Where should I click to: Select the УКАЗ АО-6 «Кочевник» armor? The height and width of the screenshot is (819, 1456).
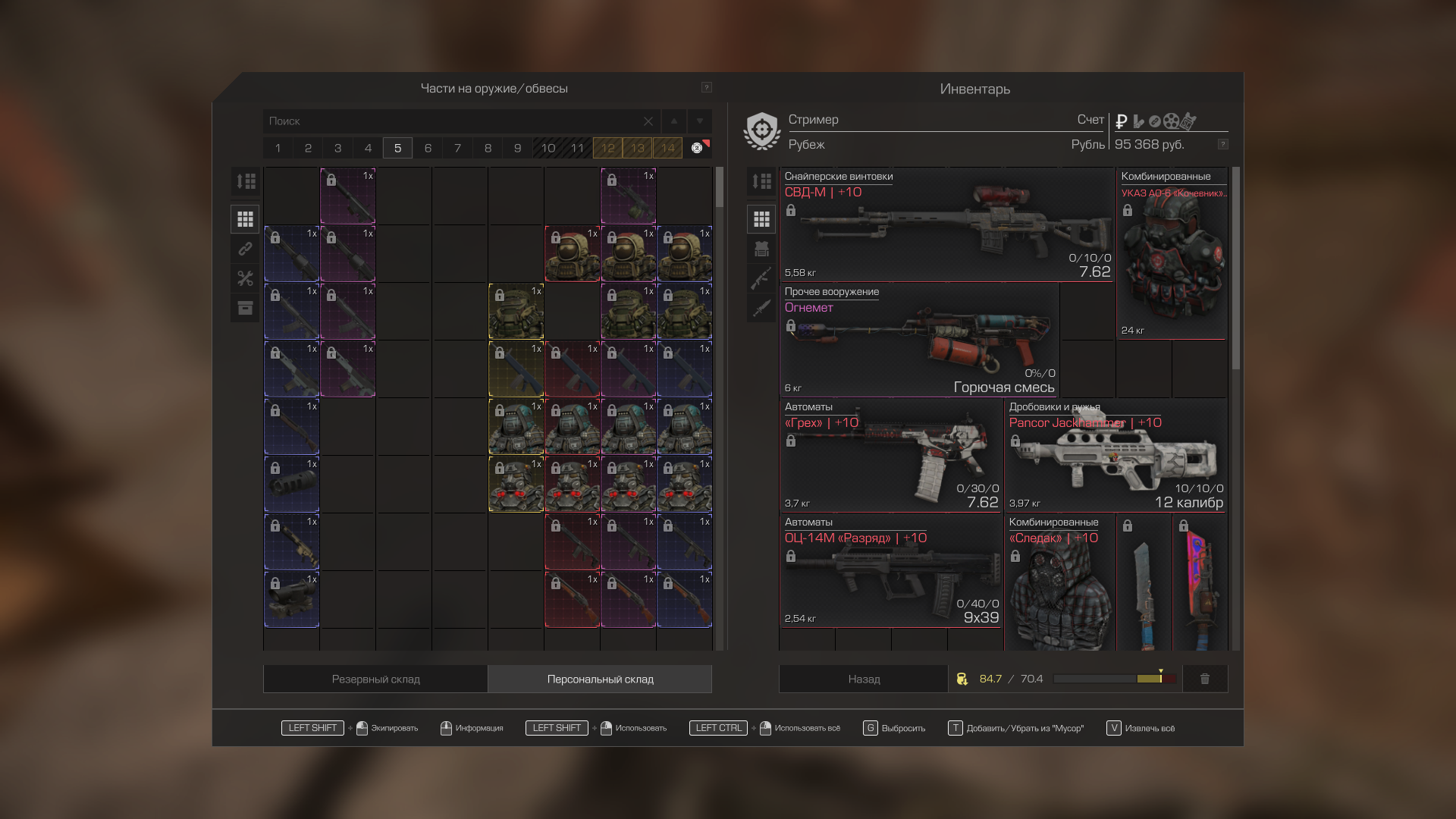pos(1172,254)
